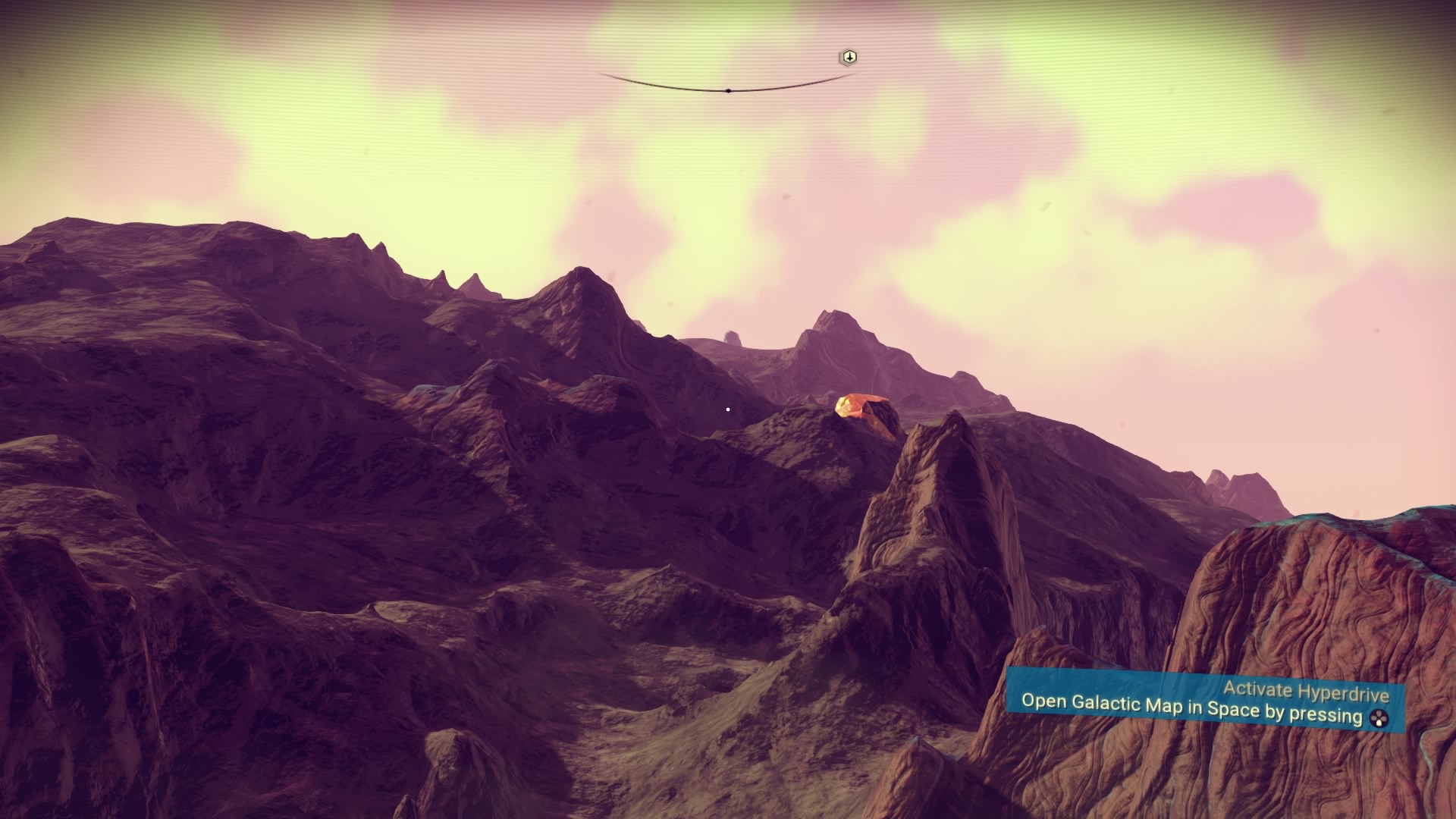Click the starship marker icon on the compass

(849, 58)
